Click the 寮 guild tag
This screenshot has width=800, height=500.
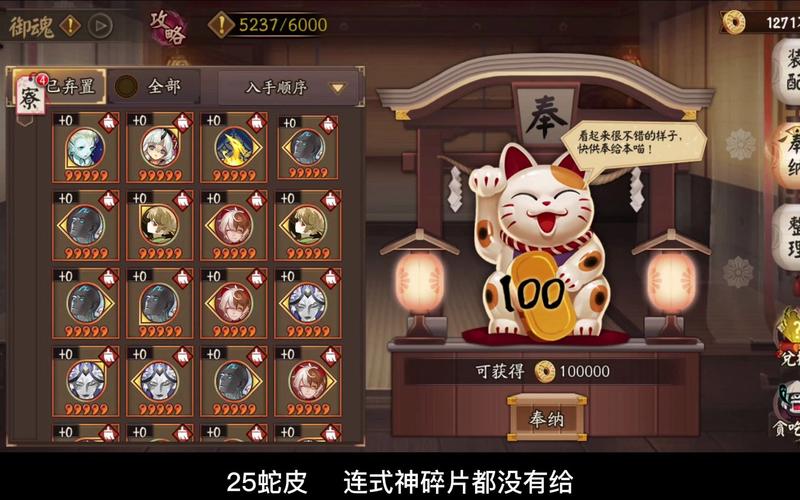point(29,95)
